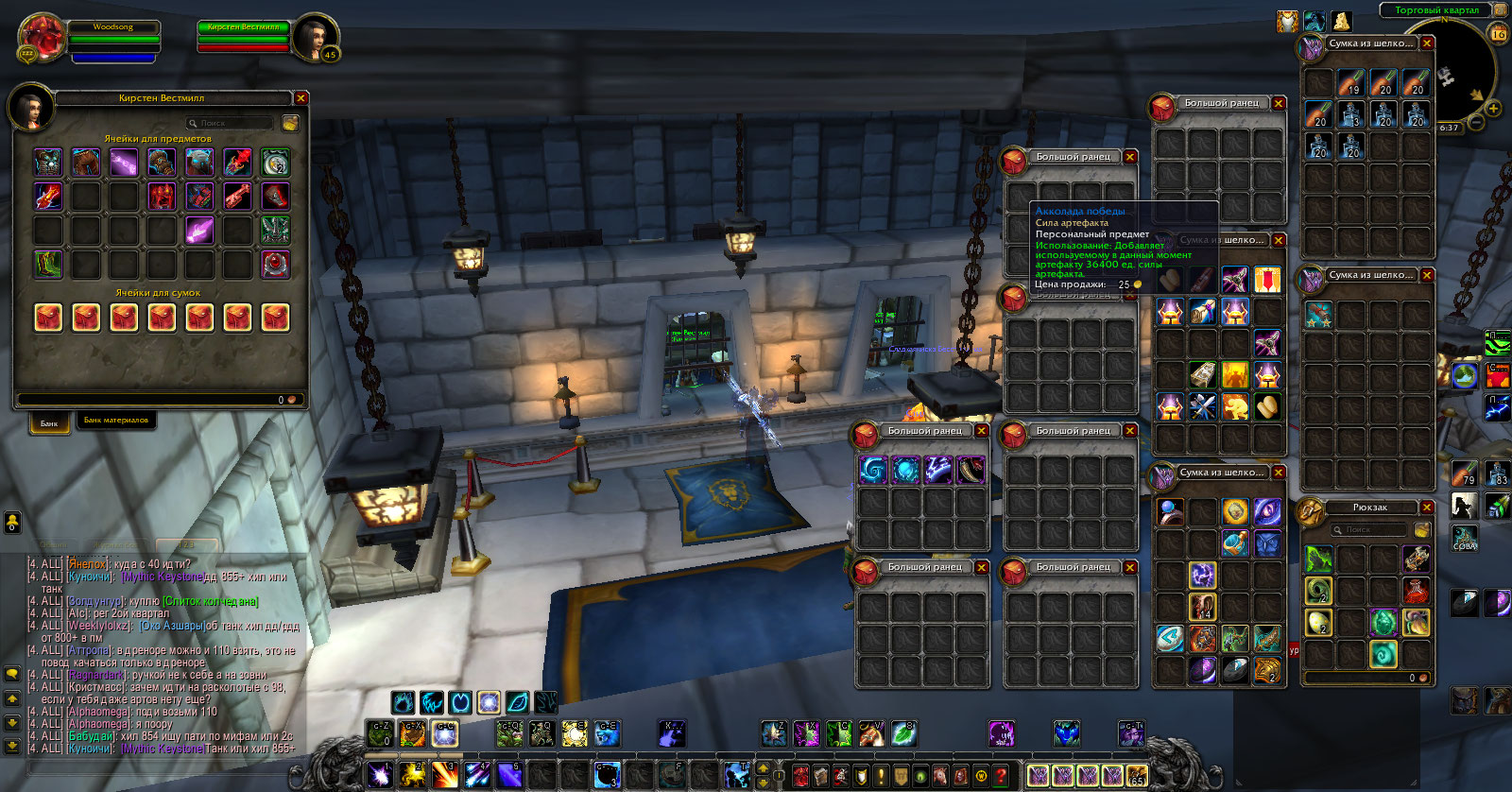This screenshot has height=792, width=1512.
Task: Zoom in the minimap
Action: (1493, 109)
